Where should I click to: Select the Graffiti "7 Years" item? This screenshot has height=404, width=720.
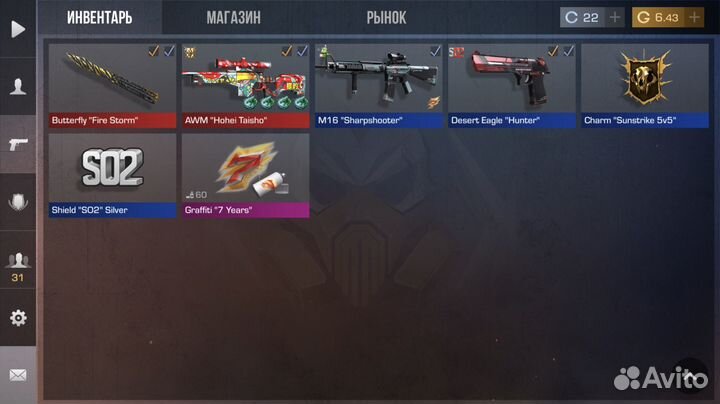tap(245, 174)
